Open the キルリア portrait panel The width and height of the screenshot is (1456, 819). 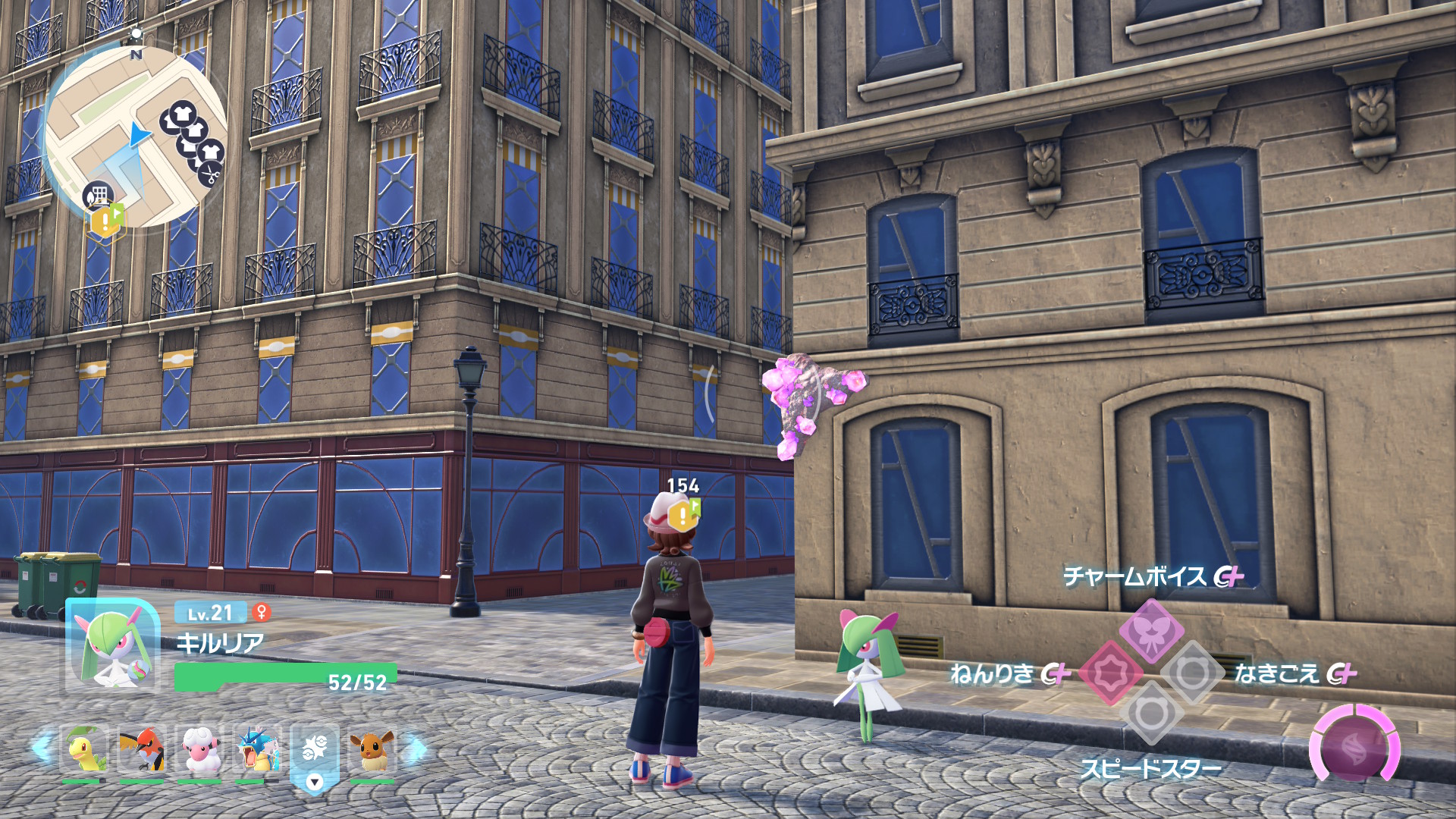[x=113, y=646]
